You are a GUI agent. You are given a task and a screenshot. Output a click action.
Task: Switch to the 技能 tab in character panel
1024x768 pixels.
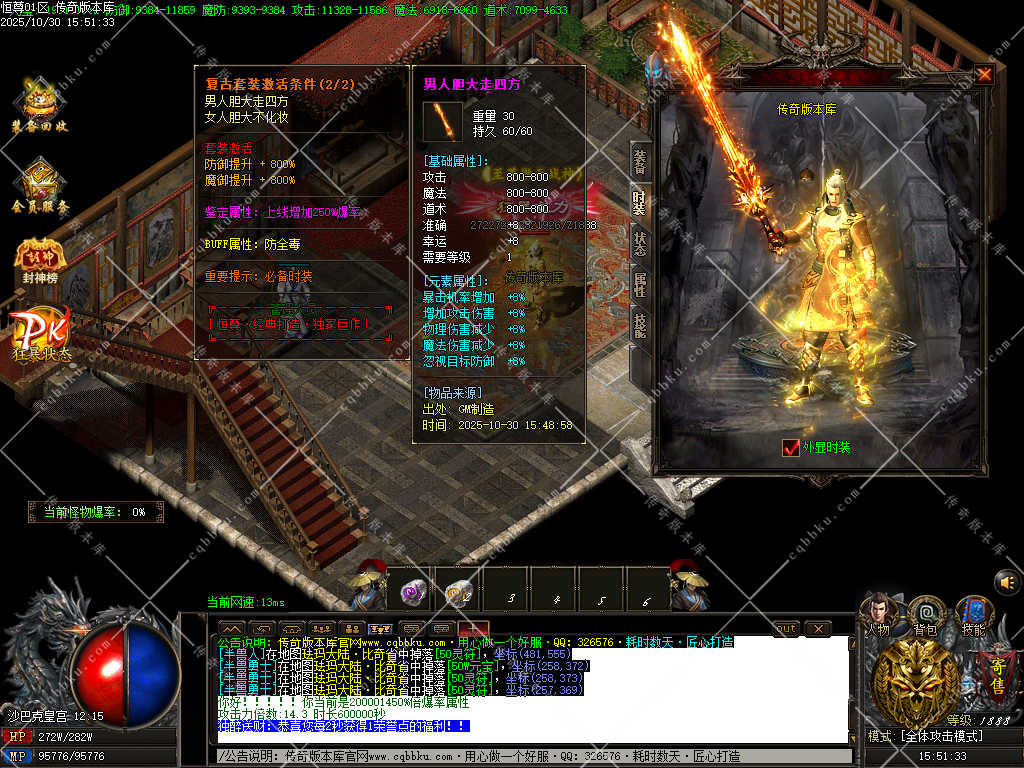click(x=639, y=324)
